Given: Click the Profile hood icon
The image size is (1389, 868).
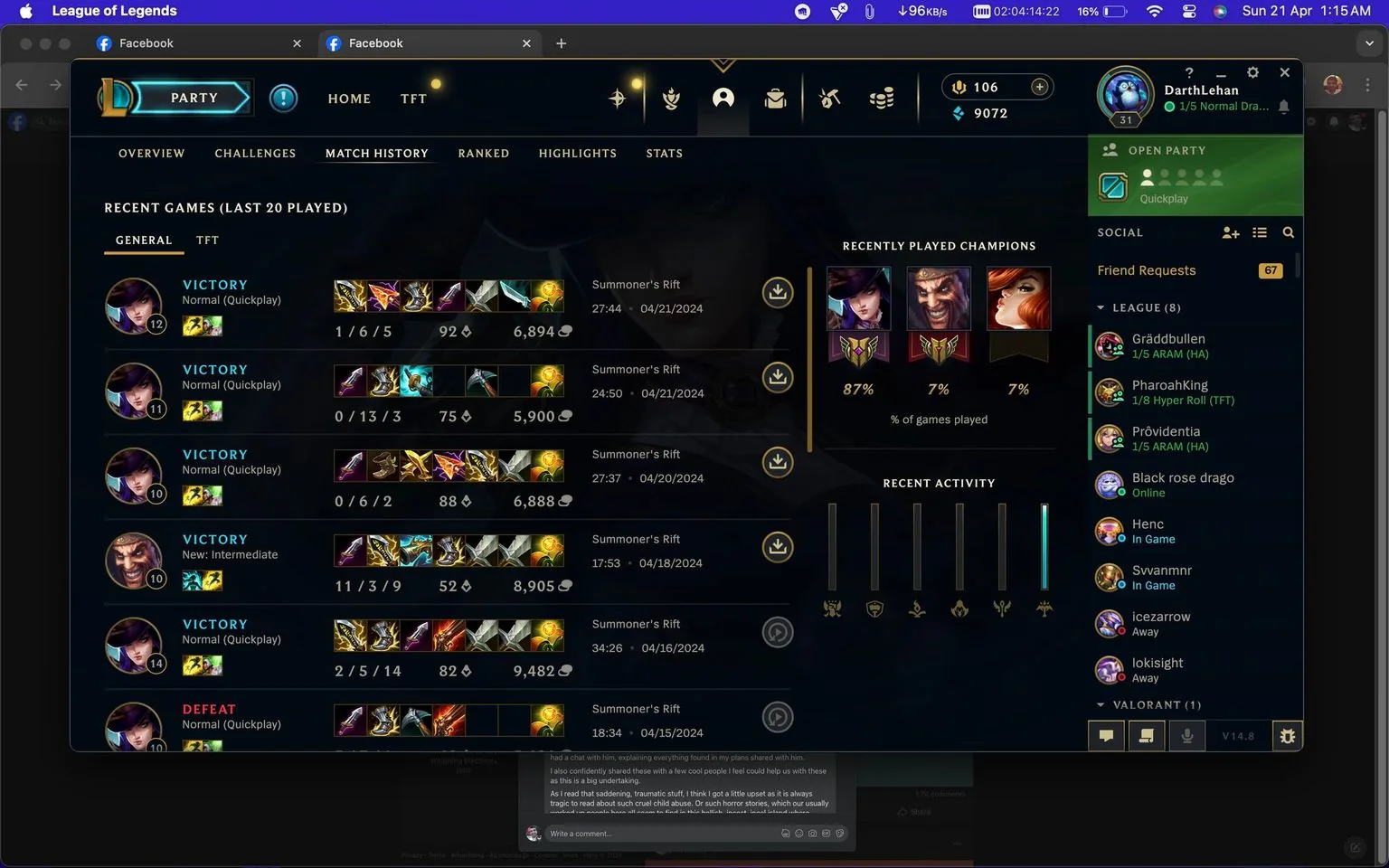Looking at the screenshot, I should pos(723,98).
